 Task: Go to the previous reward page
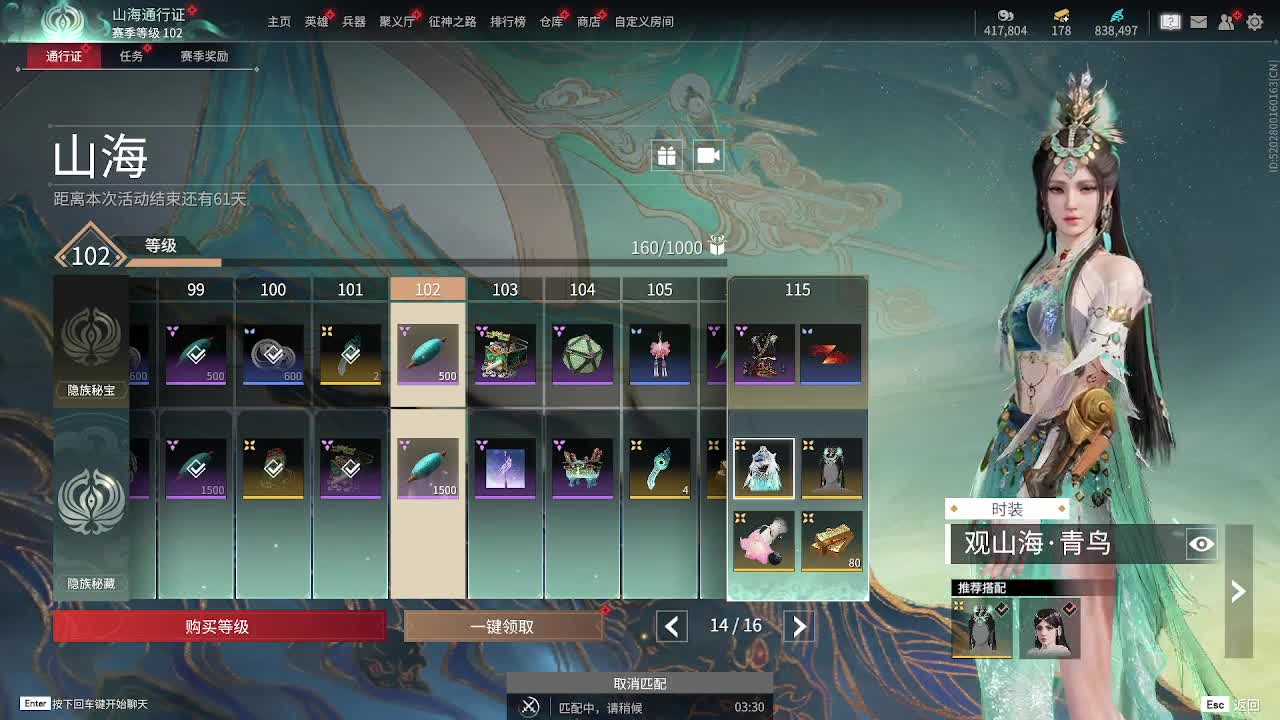pos(671,627)
